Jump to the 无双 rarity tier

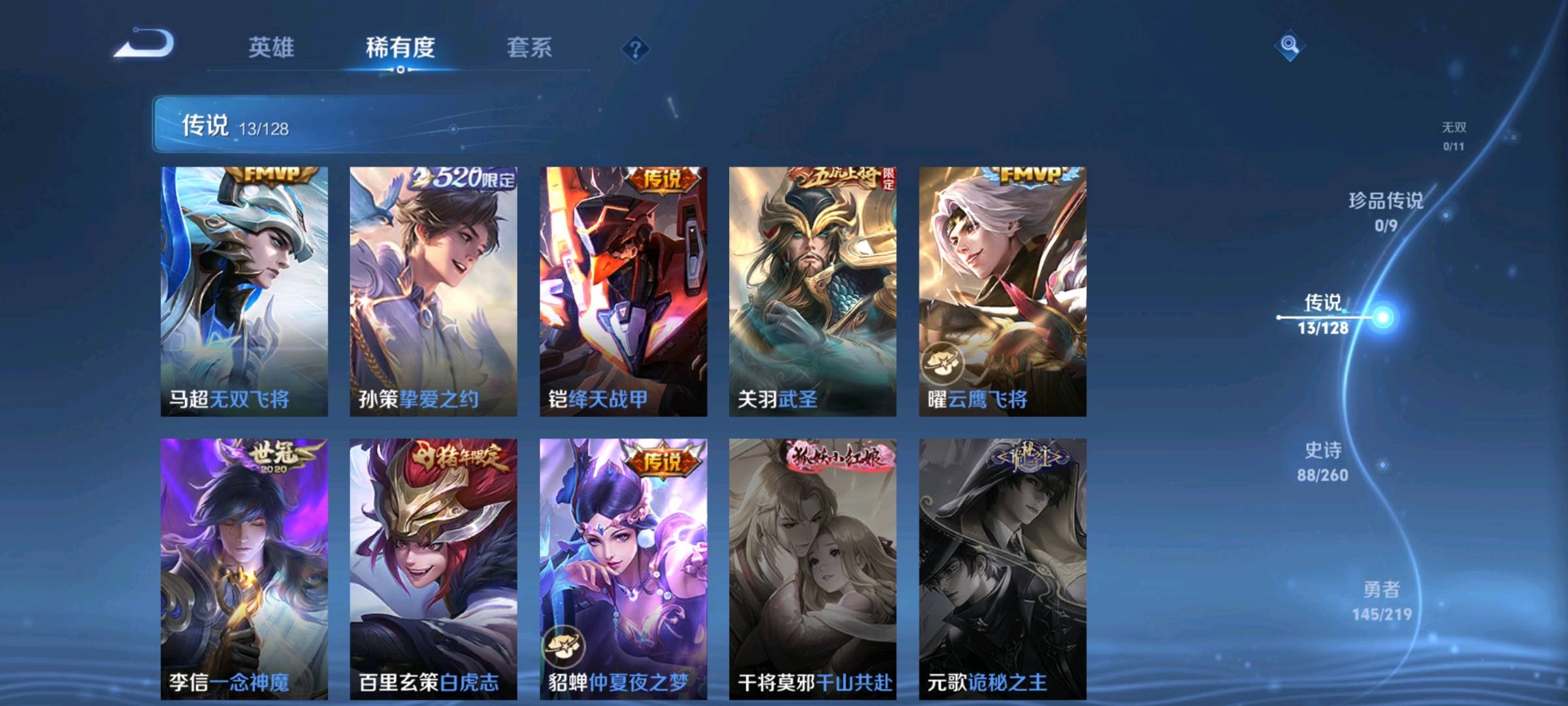point(1454,135)
